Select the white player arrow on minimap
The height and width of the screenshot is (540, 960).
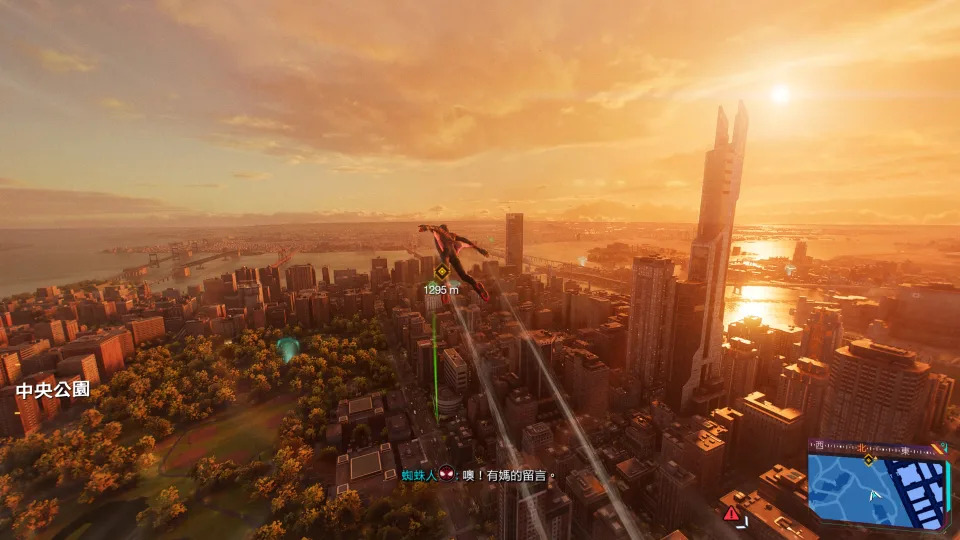coord(876,494)
